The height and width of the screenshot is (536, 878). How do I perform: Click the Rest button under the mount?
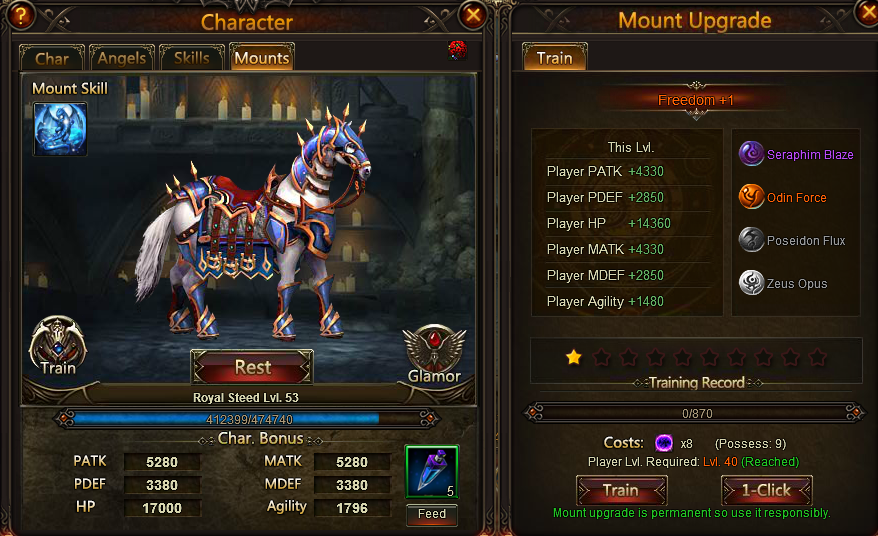tap(252, 367)
